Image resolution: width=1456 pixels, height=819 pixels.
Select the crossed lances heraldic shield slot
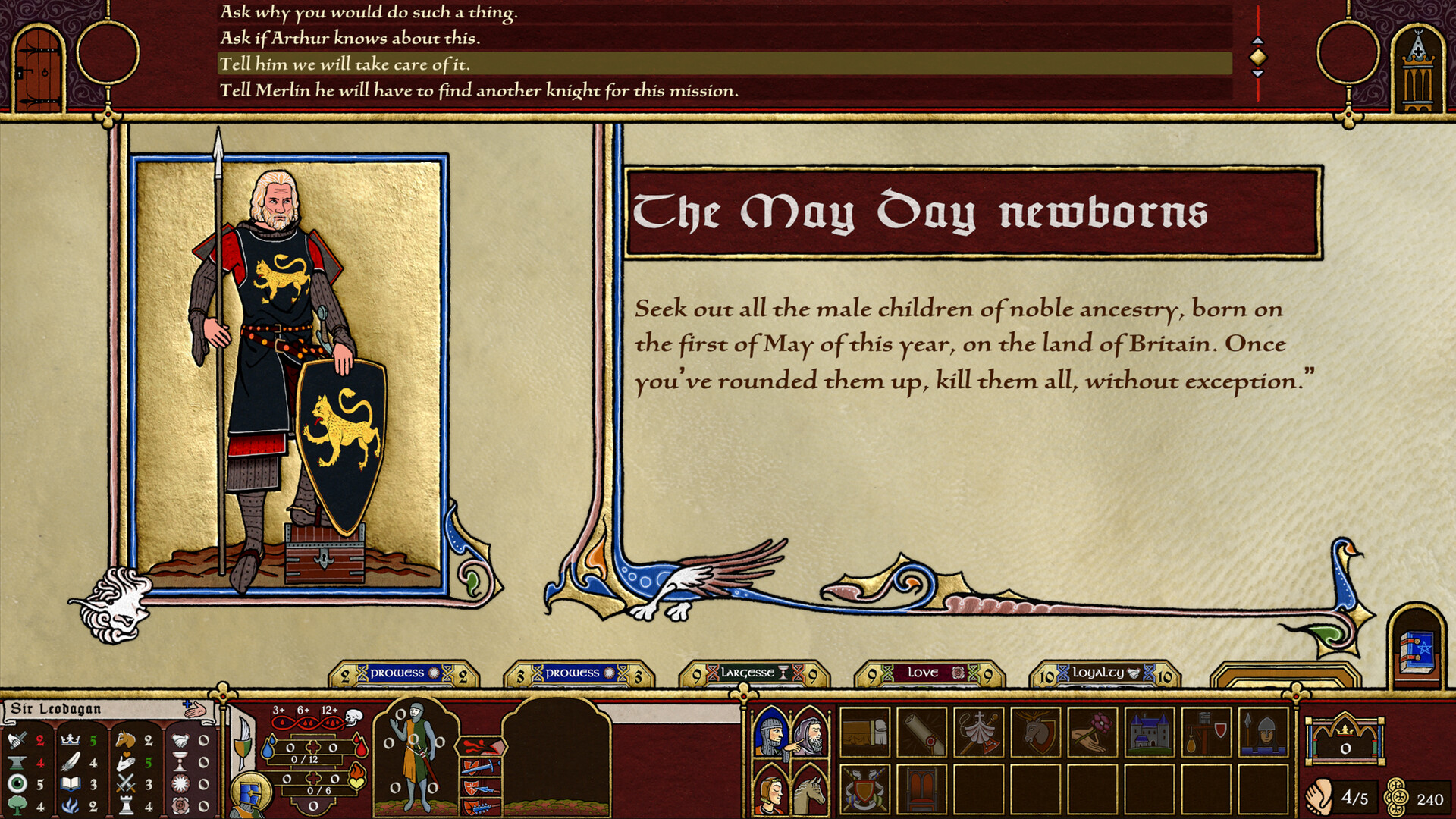(x=864, y=789)
